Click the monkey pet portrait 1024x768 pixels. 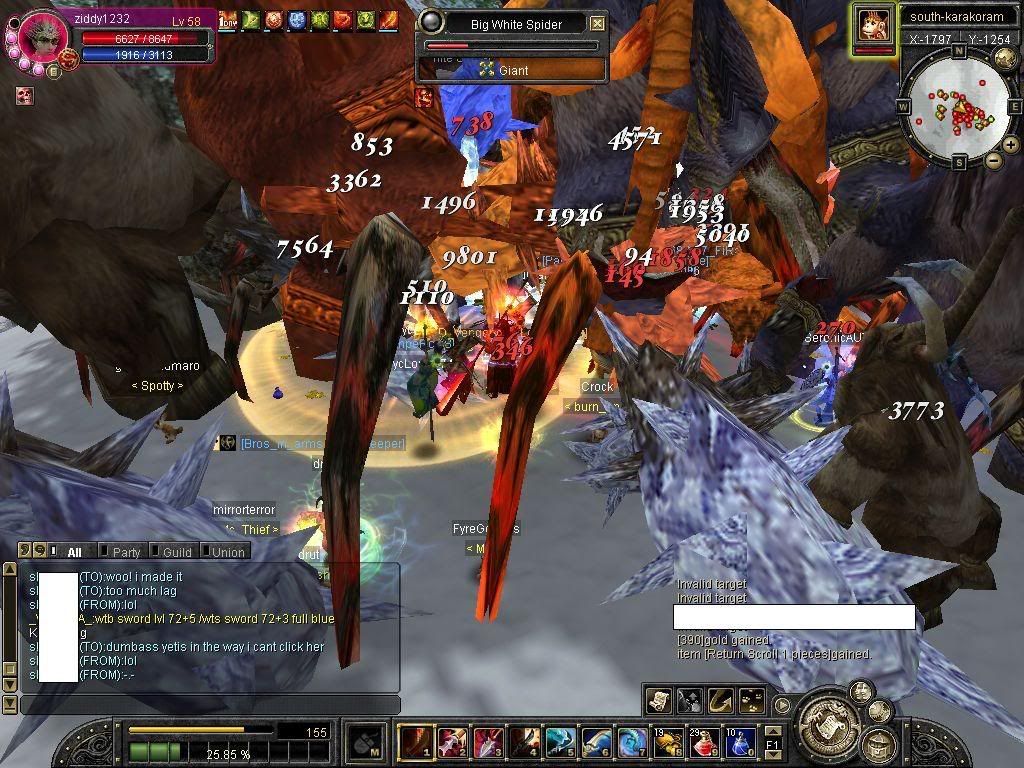873,24
